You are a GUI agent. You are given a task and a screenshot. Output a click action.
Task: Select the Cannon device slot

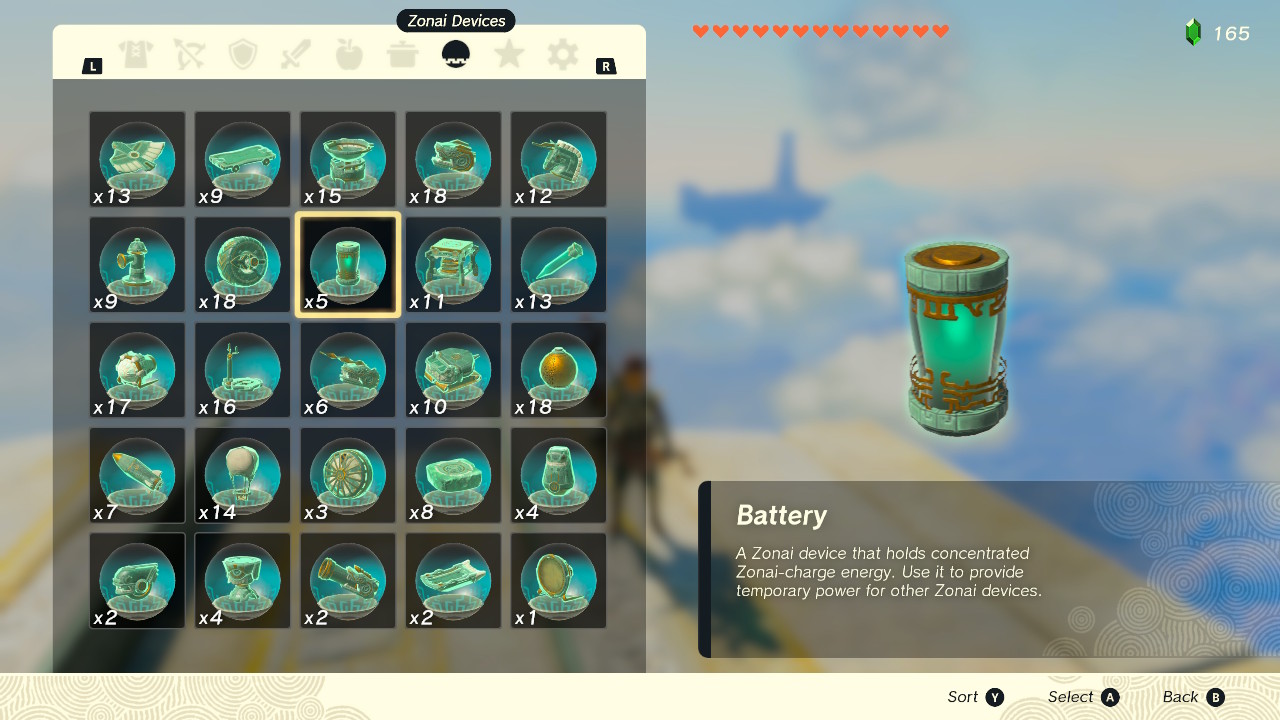[x=348, y=581]
